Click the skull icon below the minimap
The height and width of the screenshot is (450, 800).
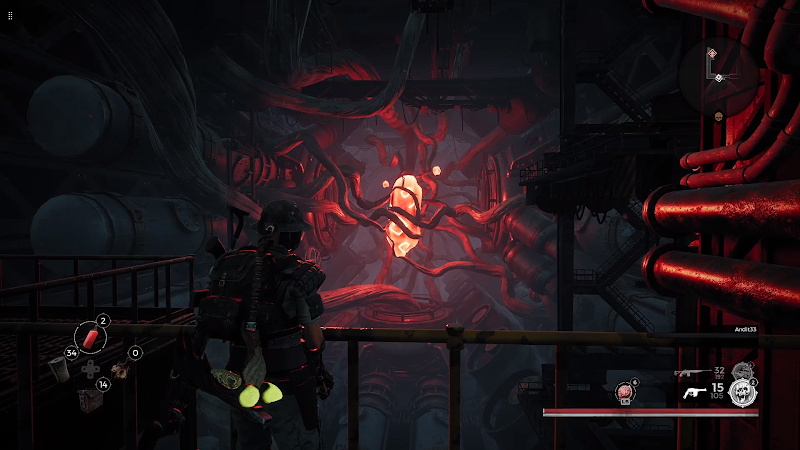coord(718,116)
